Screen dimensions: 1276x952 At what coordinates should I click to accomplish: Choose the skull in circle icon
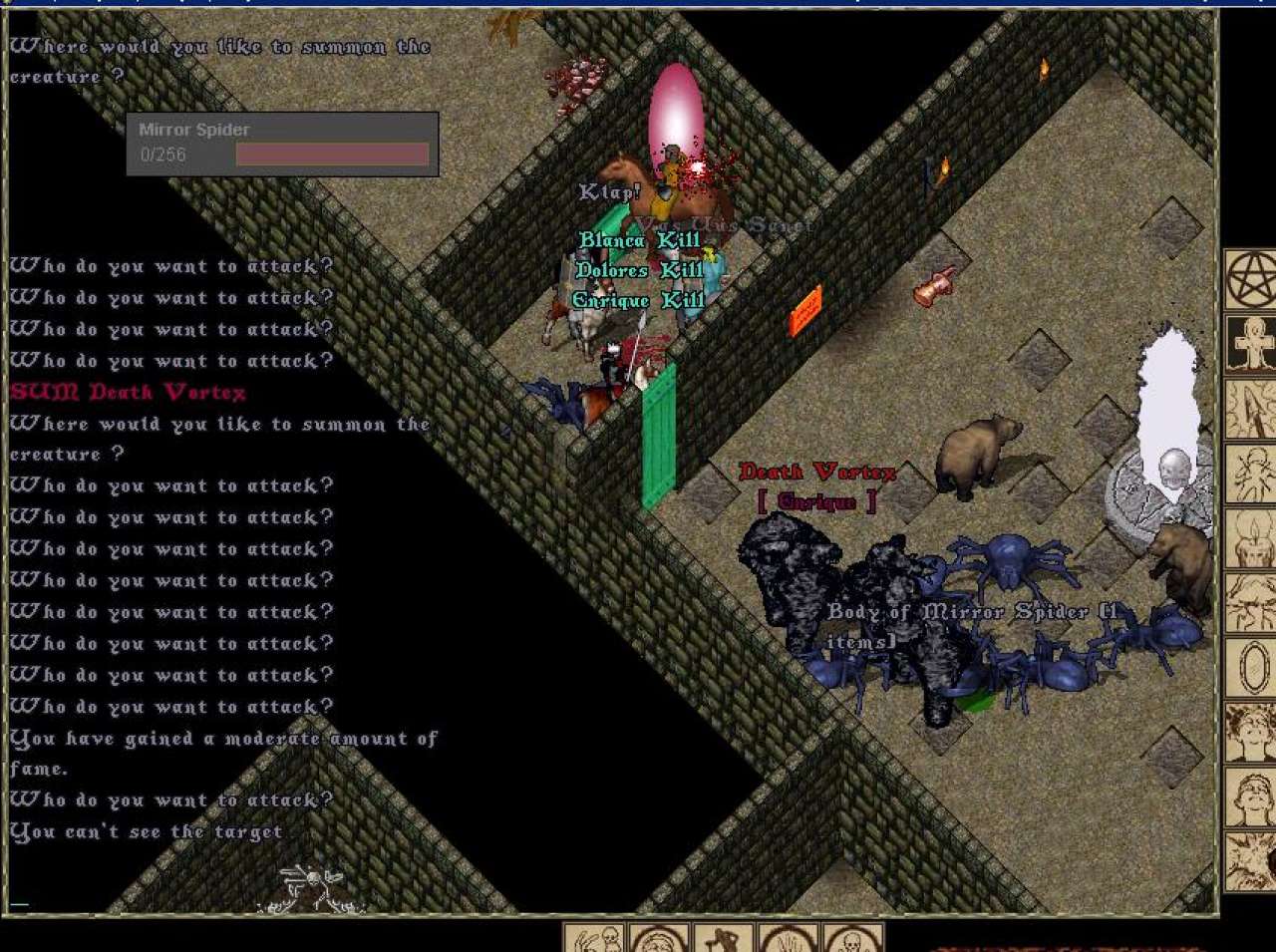pyautogui.click(x=851, y=939)
